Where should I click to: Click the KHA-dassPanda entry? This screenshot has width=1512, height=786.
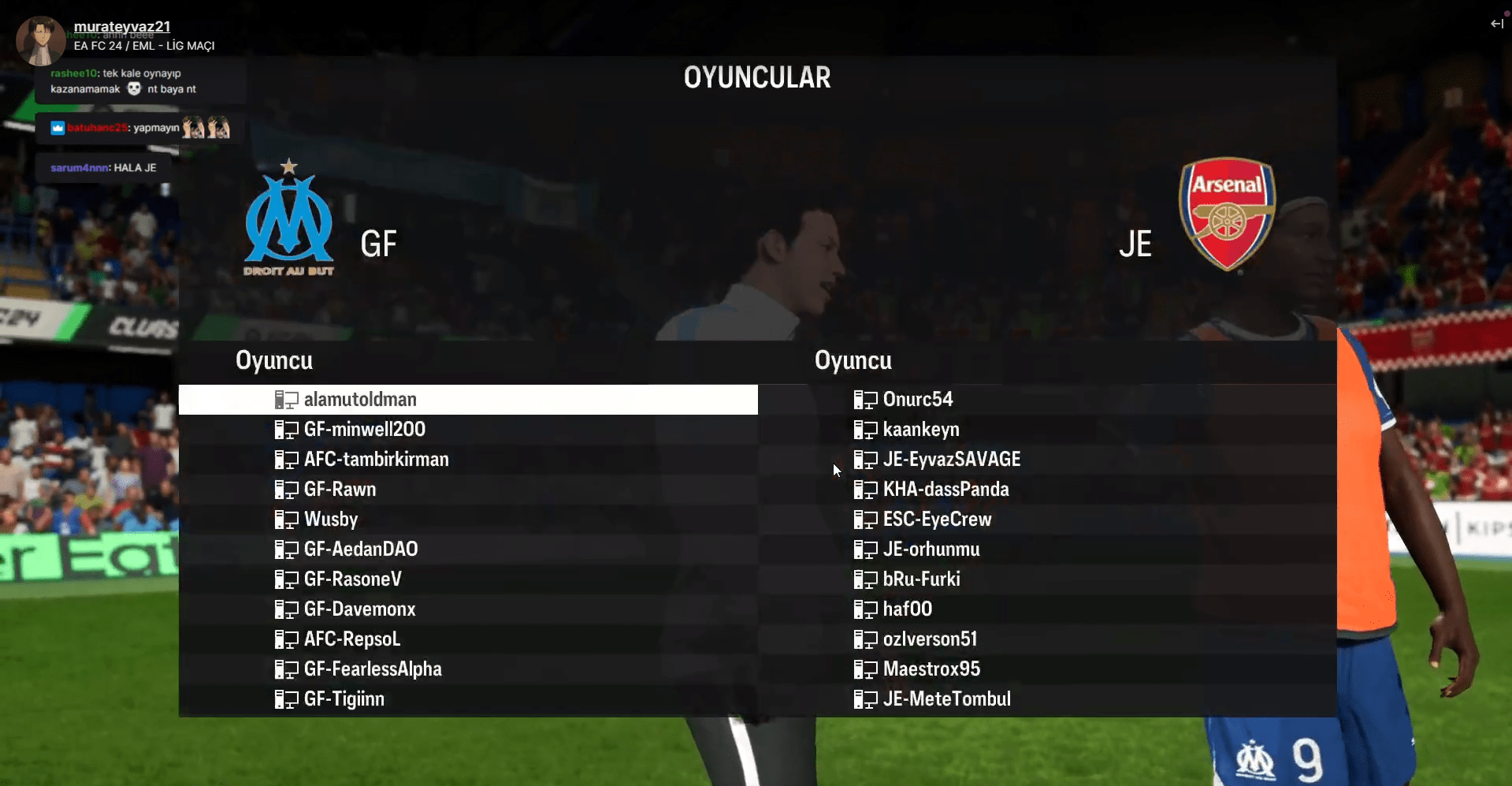click(945, 490)
